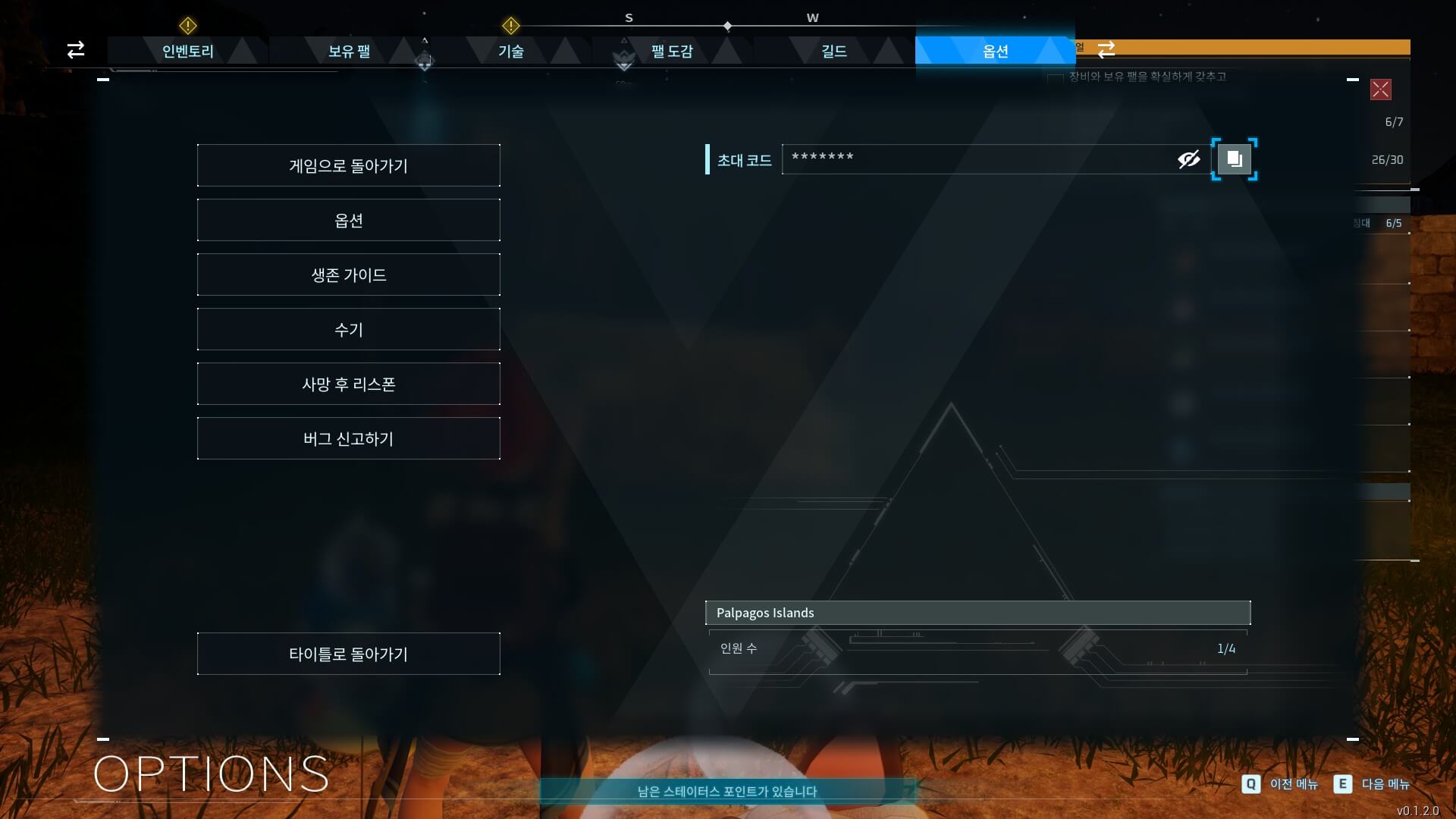Viewport: 1456px width, 819px height.
Task: Click the swap arrows icon at top left
Action: (75, 49)
